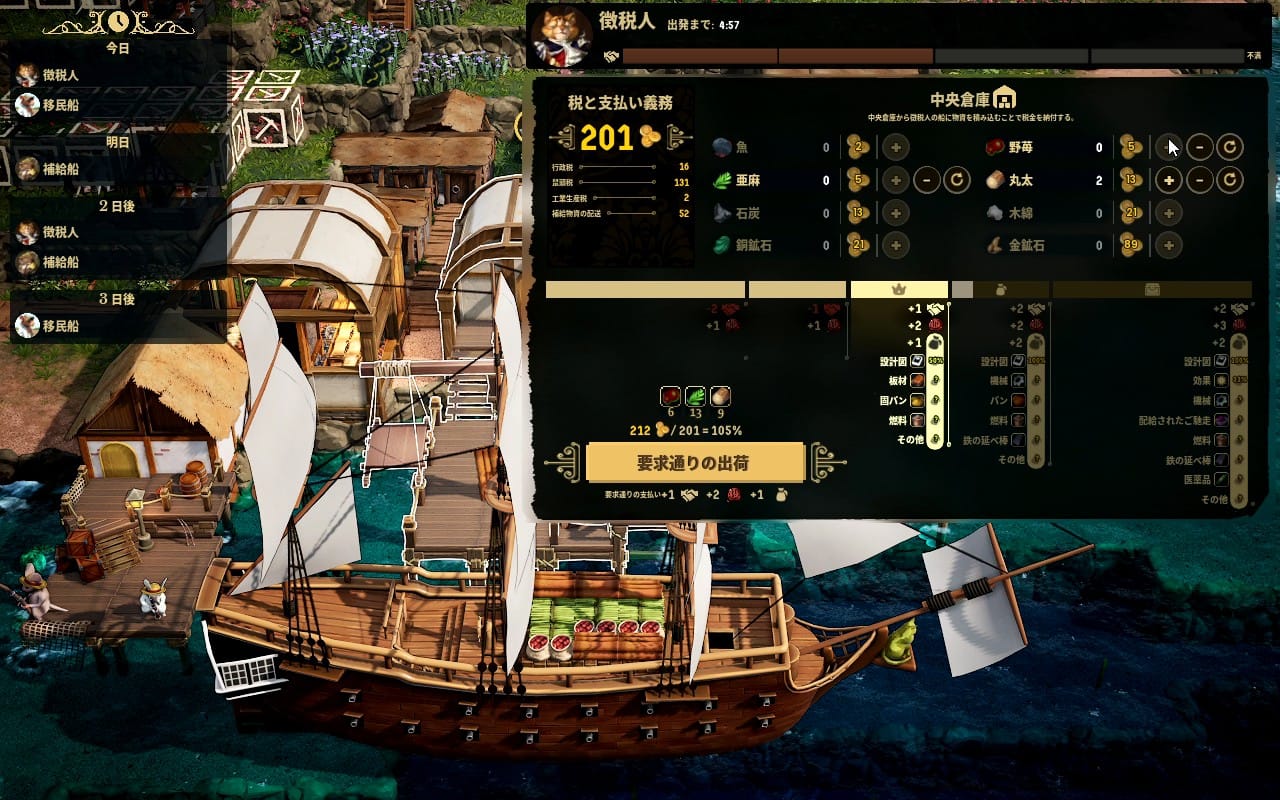This screenshot has height=800, width=1280.
Task: Select the money bag reward tier tab
Action: tap(1001, 289)
